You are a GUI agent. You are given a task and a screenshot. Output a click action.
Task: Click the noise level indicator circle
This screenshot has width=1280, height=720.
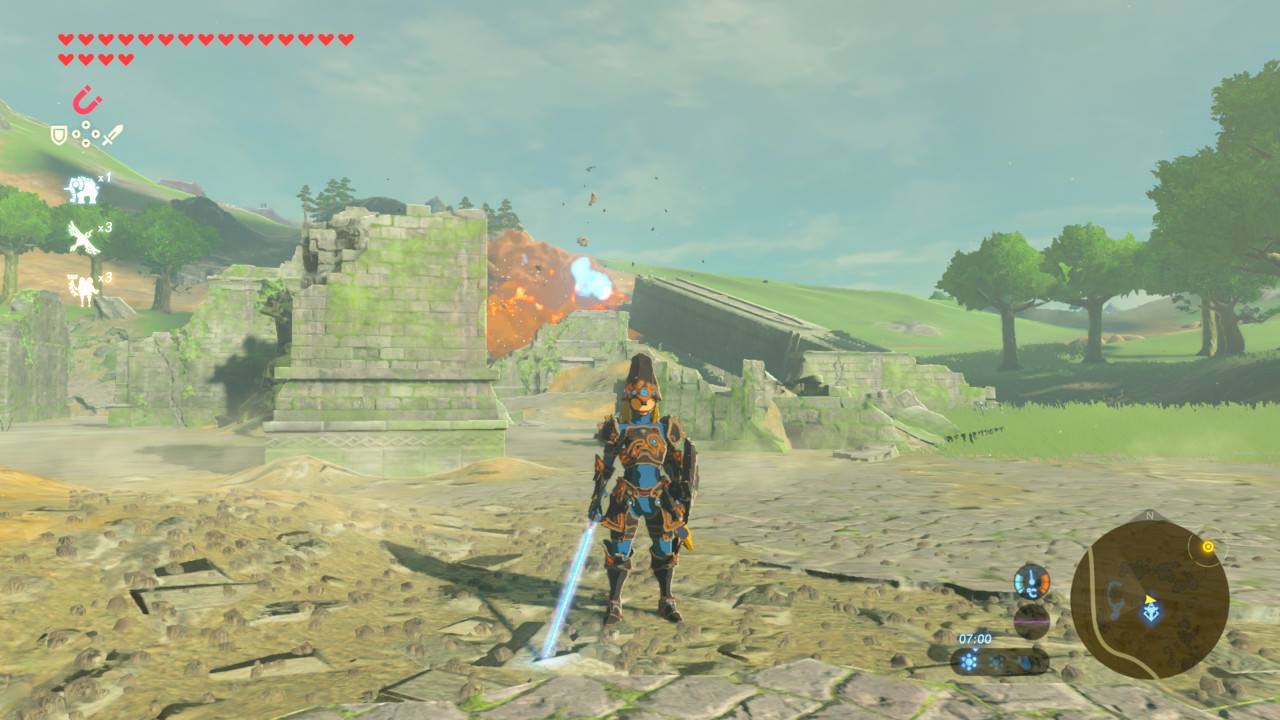coord(1031,621)
